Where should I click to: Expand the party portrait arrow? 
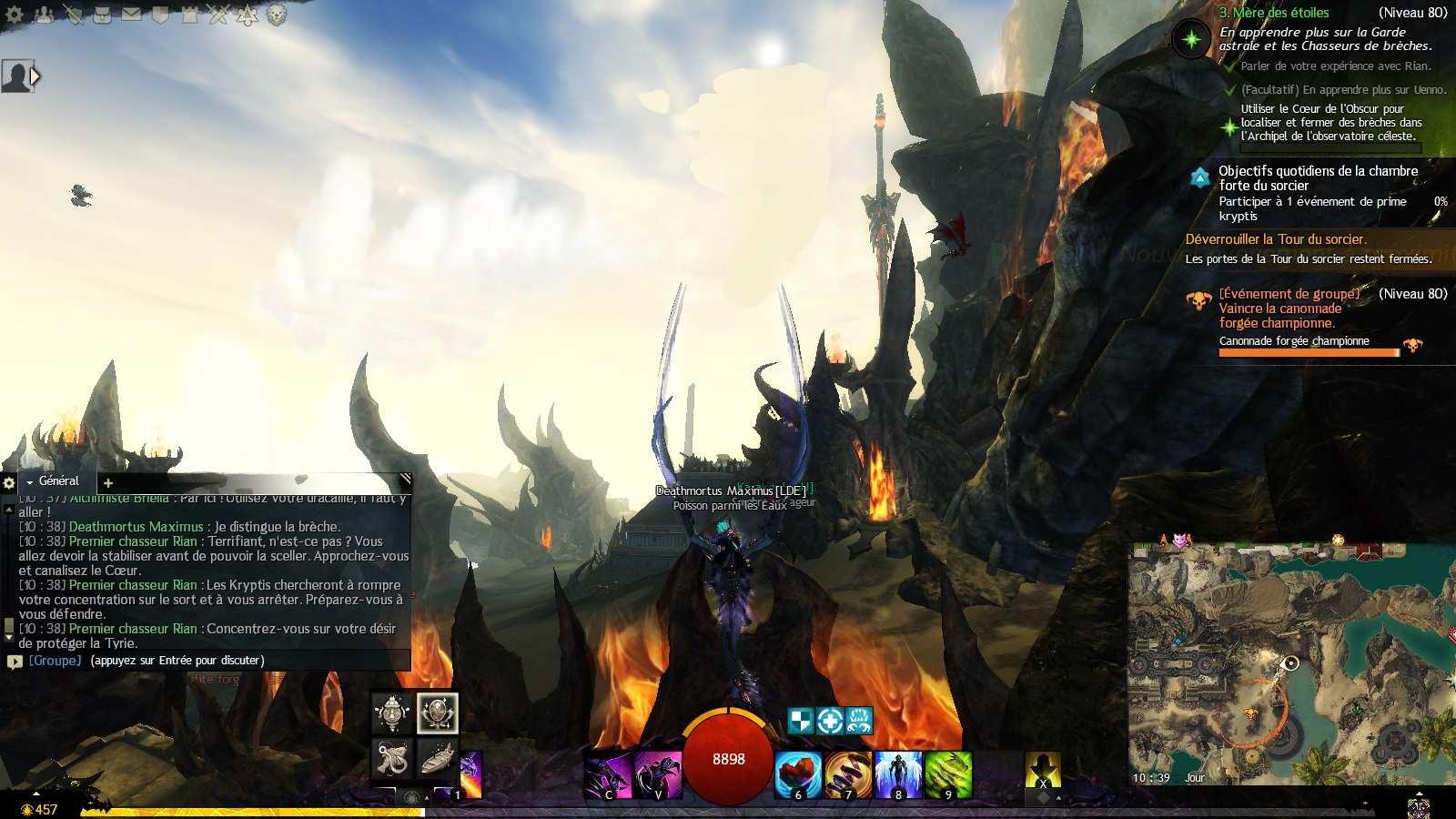[35, 76]
